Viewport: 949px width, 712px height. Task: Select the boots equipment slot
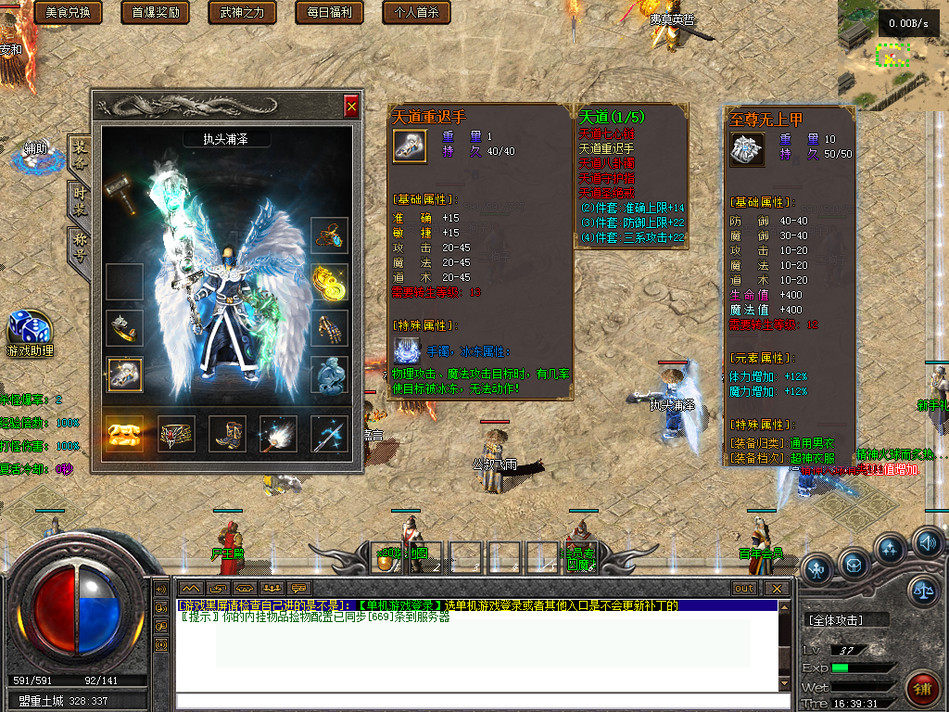[x=227, y=434]
